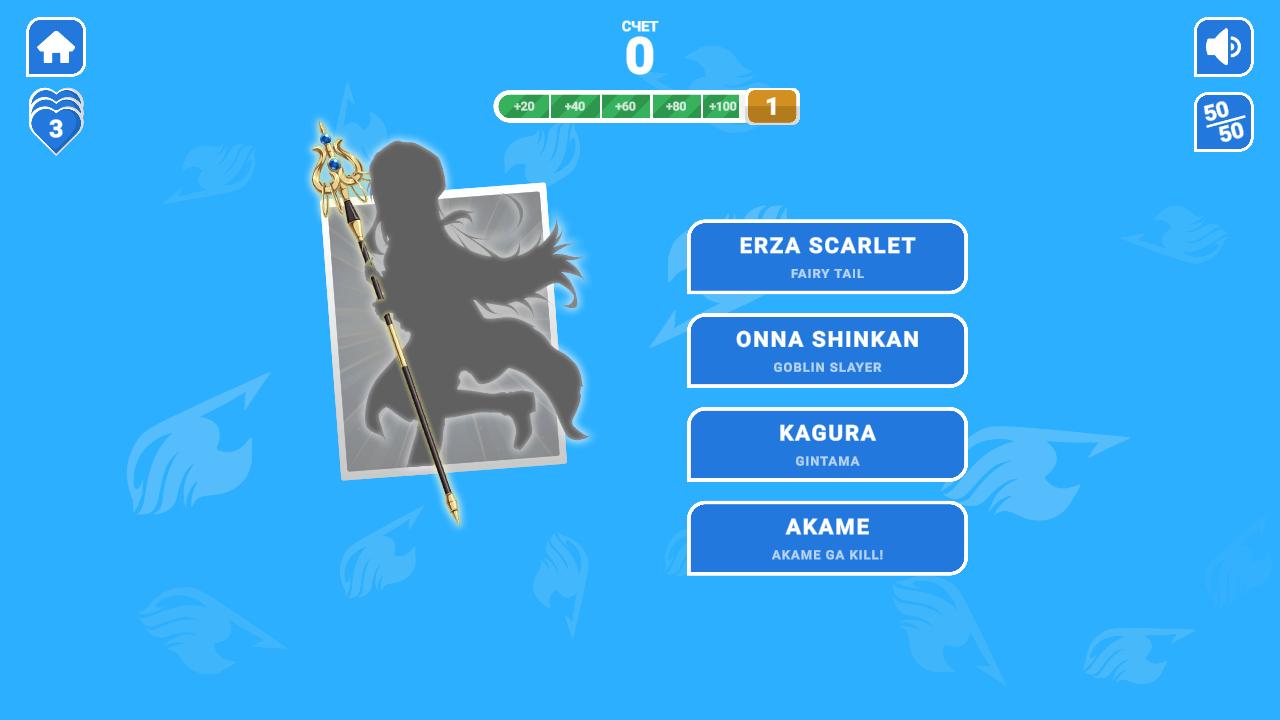The image size is (1280, 720).
Task: Click the Goblin Slayer subtitle text
Action: point(827,367)
